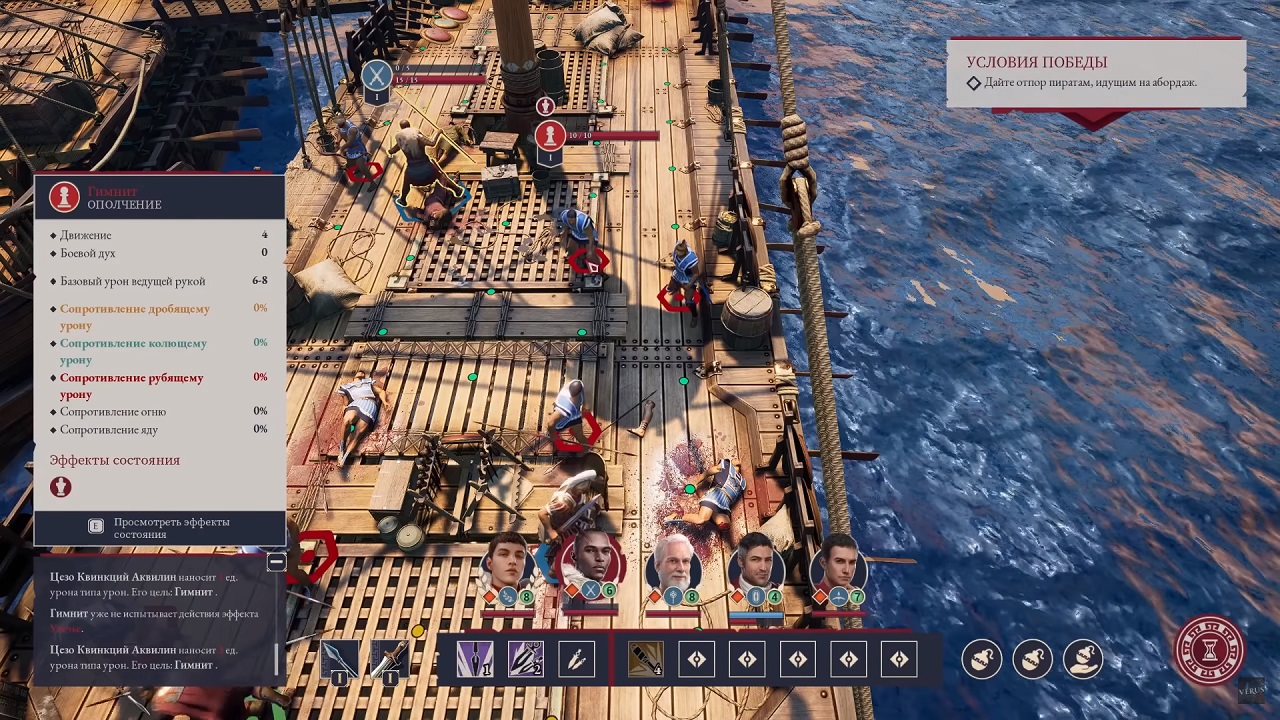
Task: Click the combat log scrollbar
Action: (277, 658)
